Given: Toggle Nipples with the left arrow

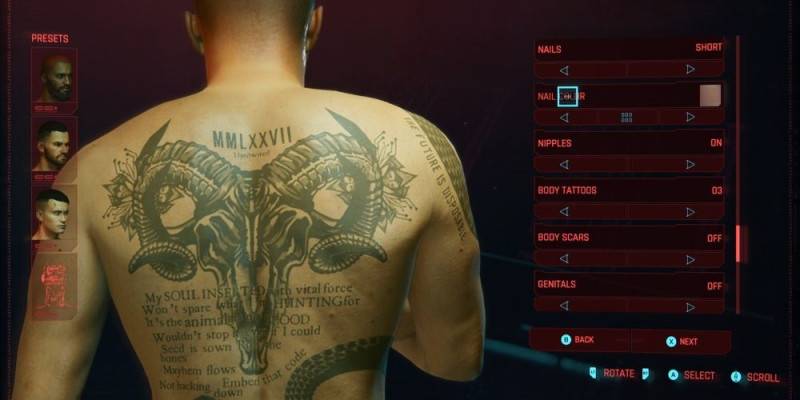Looking at the screenshot, I should point(564,164).
